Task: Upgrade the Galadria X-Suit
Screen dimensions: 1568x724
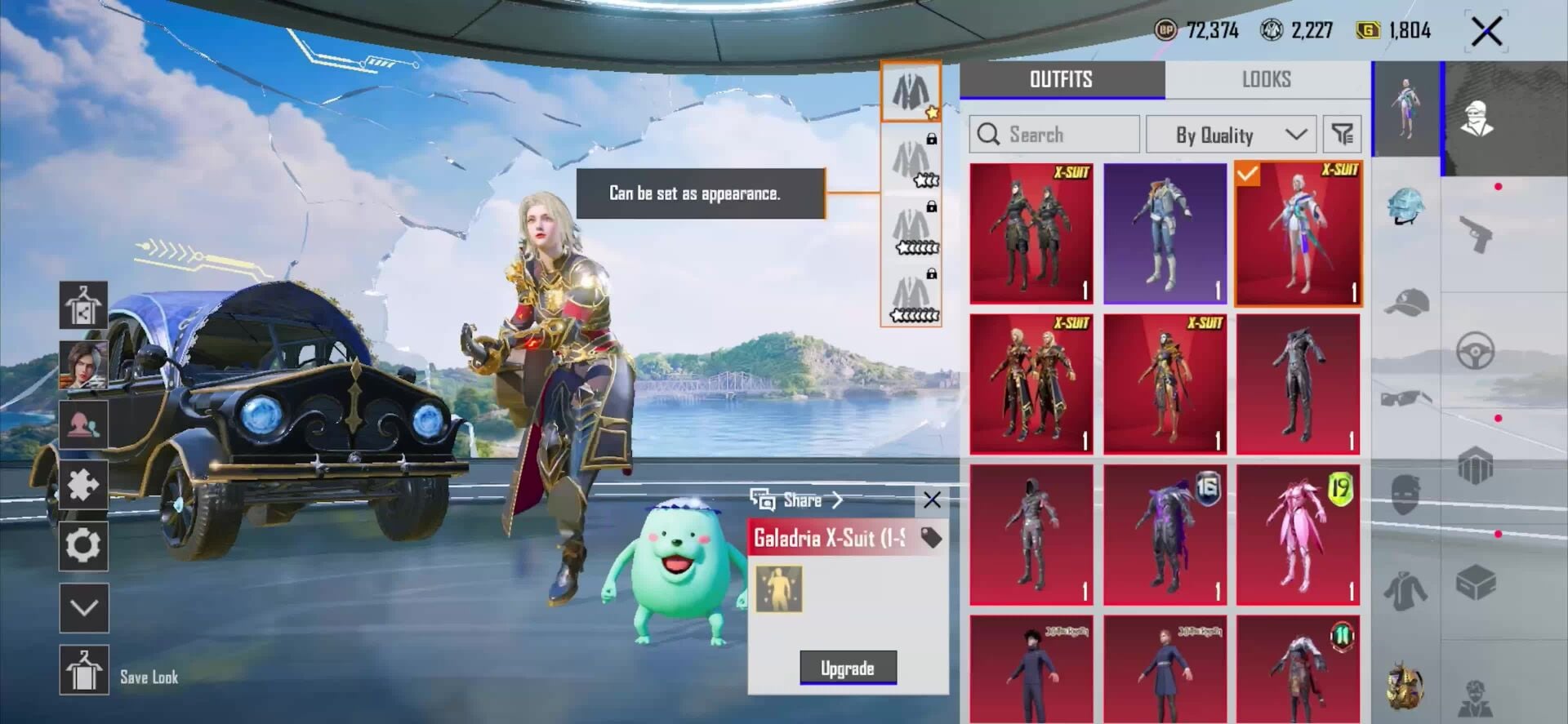Action: [x=848, y=668]
